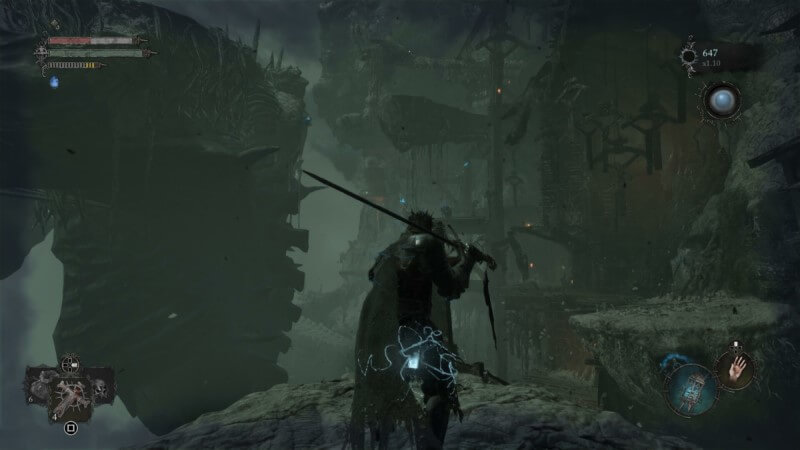Click the glowing blue orb indicator
800x450 pixels.
tap(722, 101)
